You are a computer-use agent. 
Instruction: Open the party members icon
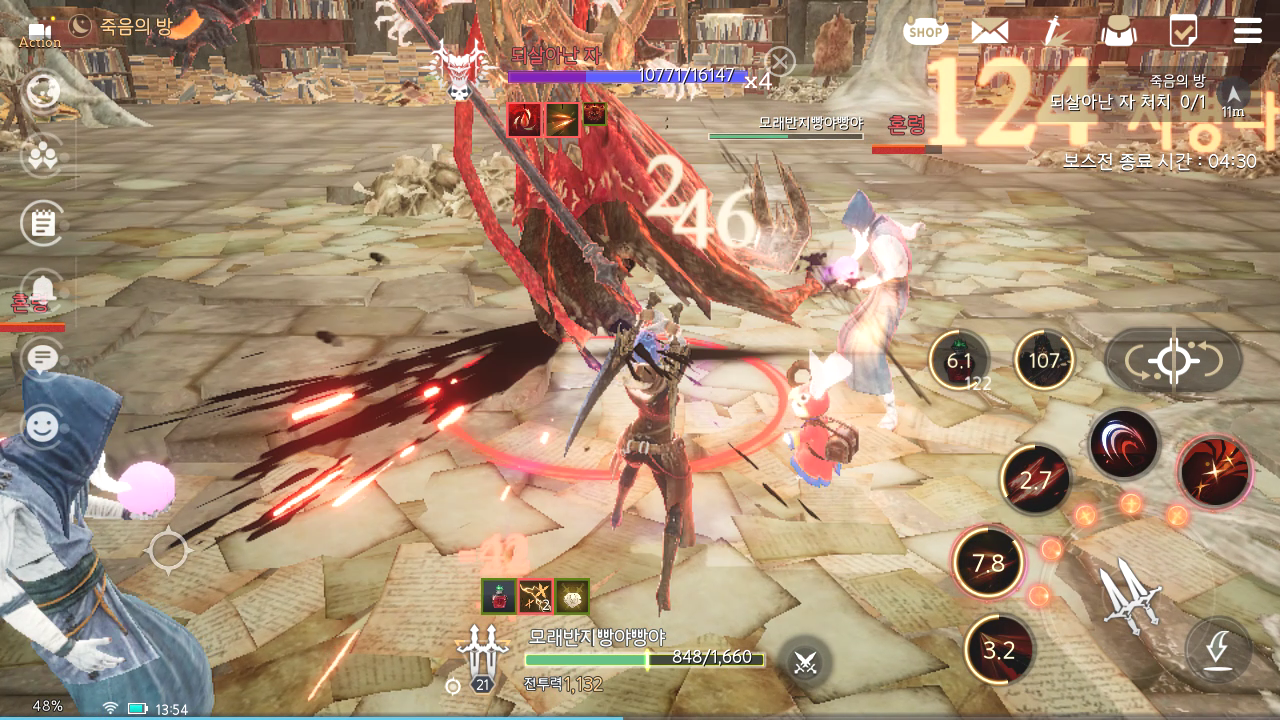click(x=42, y=155)
